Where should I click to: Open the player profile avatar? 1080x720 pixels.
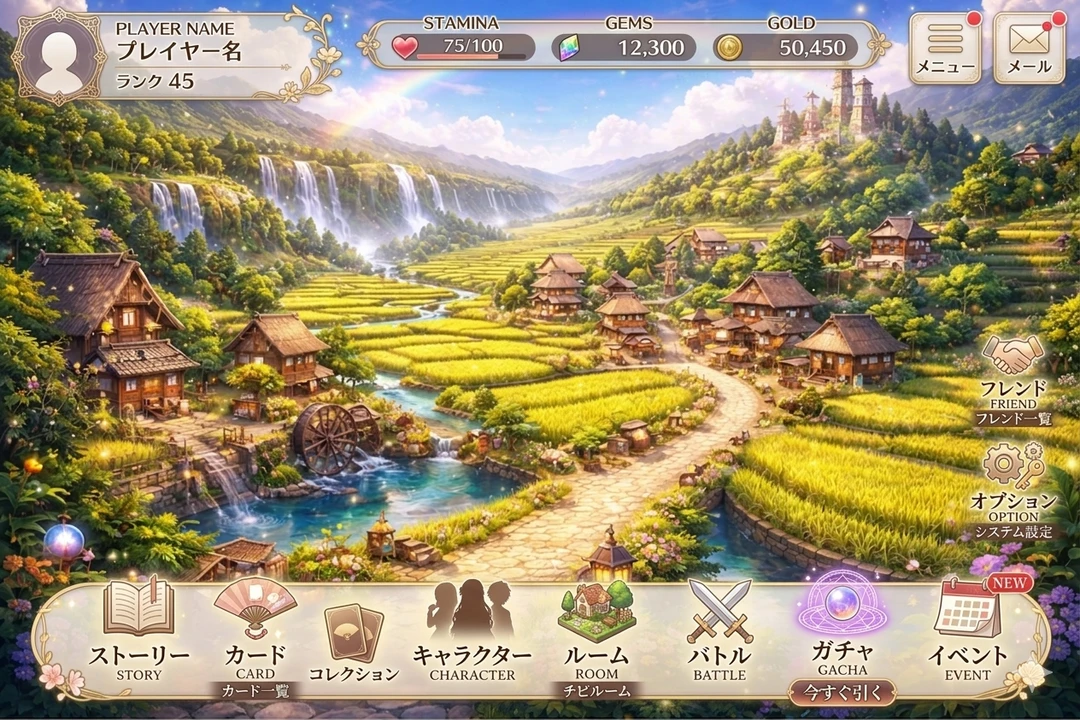pyautogui.click(x=58, y=57)
